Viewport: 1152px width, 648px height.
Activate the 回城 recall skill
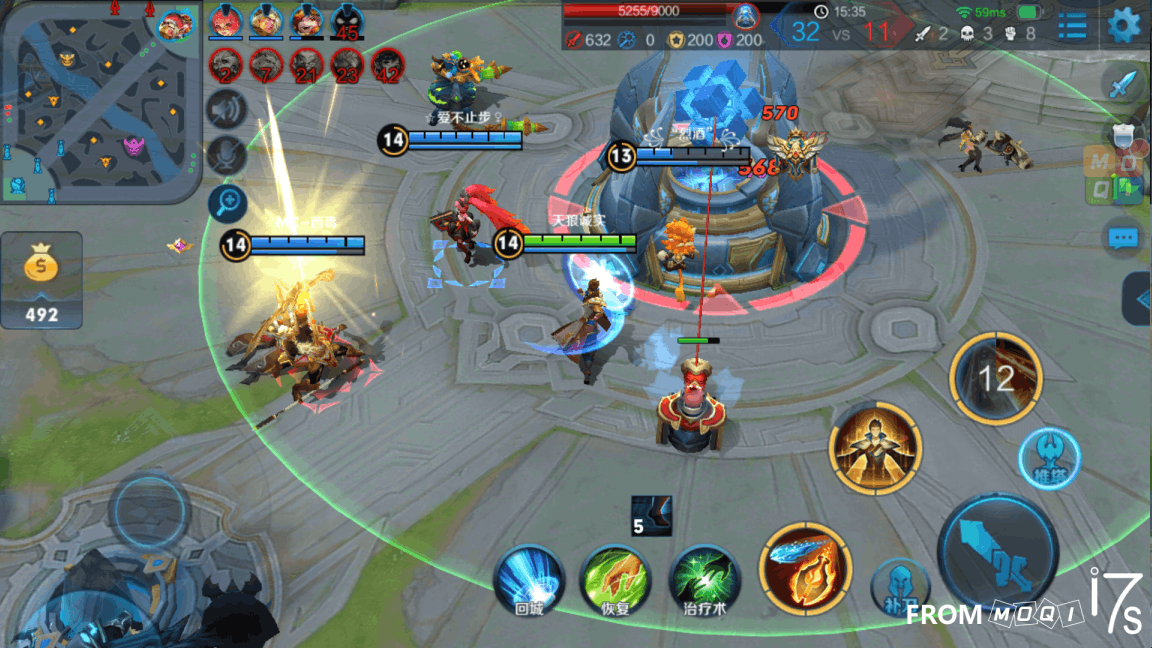tap(529, 579)
